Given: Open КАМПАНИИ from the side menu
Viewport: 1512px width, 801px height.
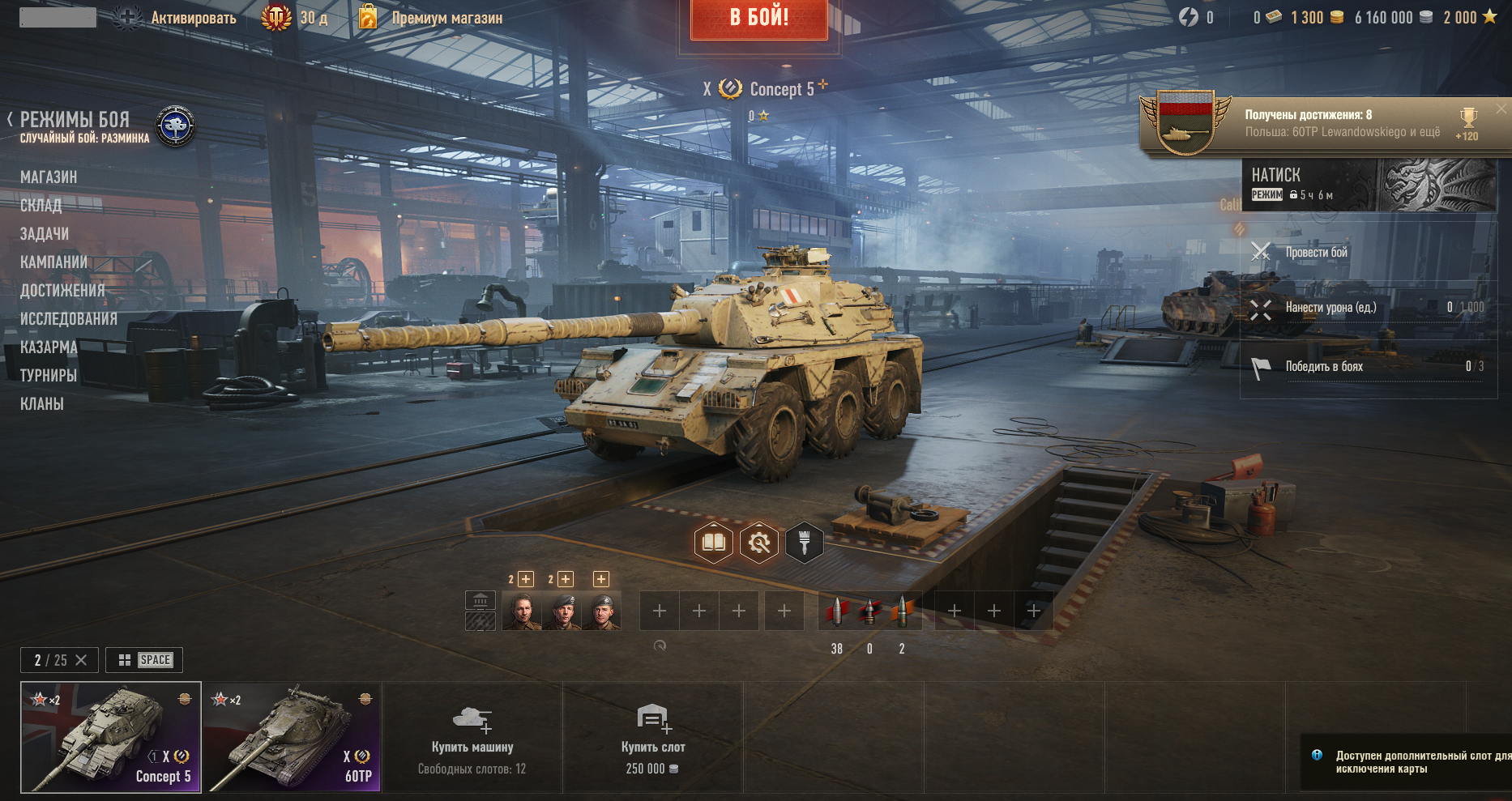Looking at the screenshot, I should click(x=53, y=262).
